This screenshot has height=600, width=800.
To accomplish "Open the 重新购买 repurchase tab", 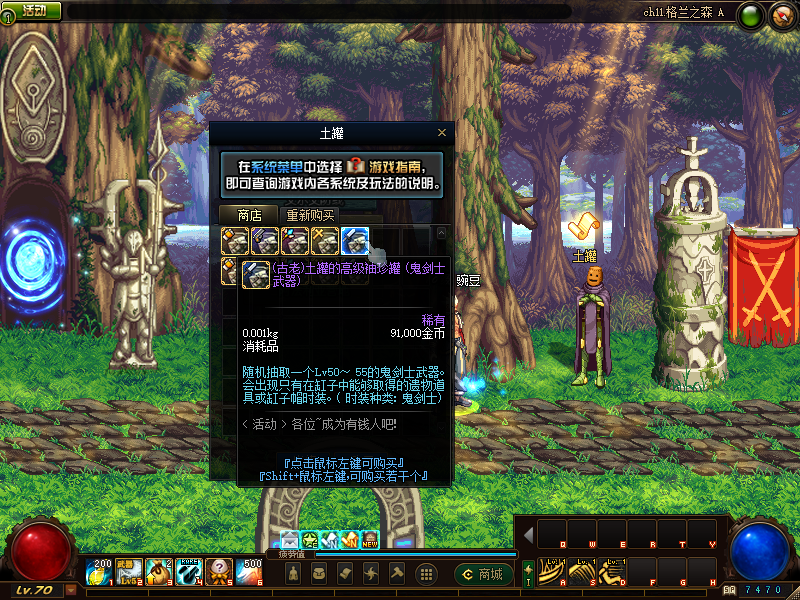I will [311, 215].
